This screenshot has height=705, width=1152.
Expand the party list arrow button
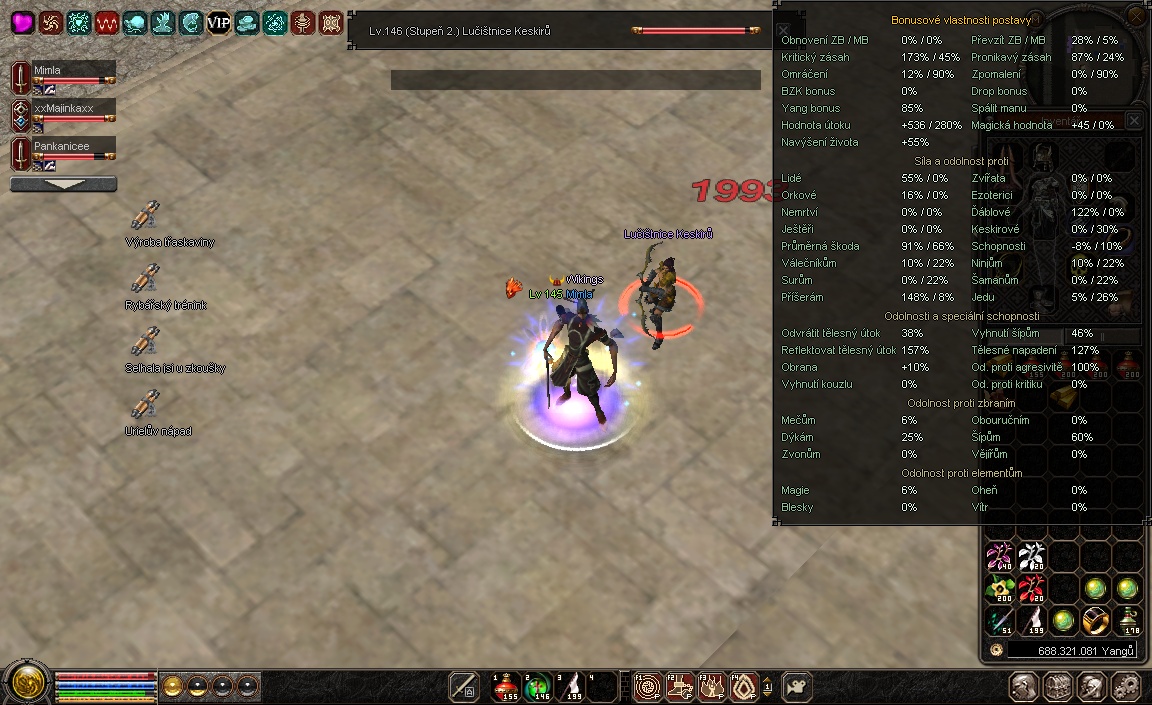click(63, 184)
